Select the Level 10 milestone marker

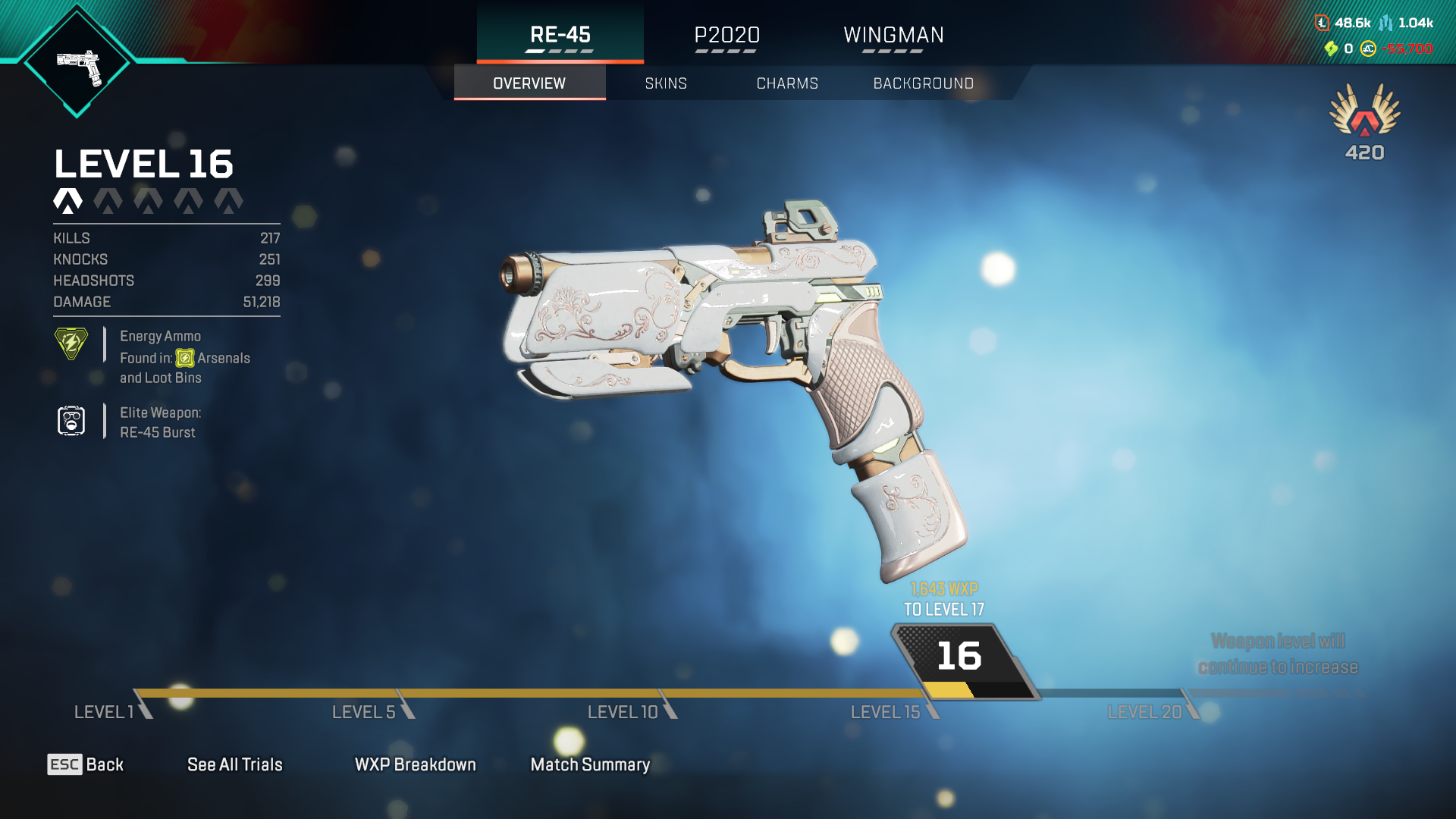coord(624,711)
